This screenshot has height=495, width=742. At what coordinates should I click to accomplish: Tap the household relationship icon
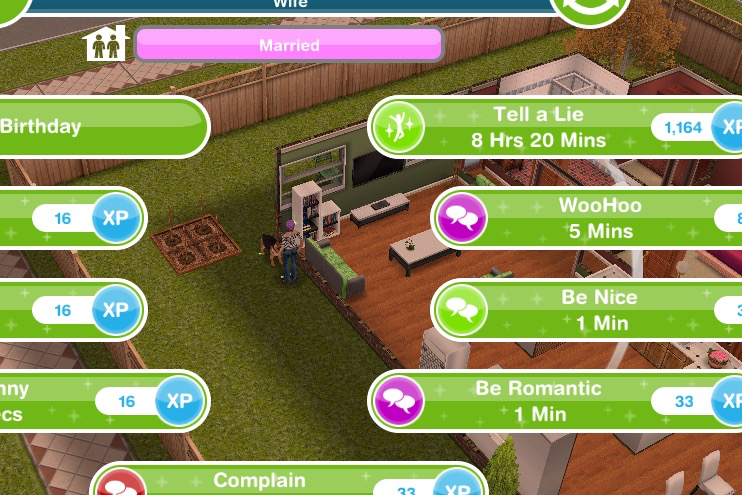(106, 45)
